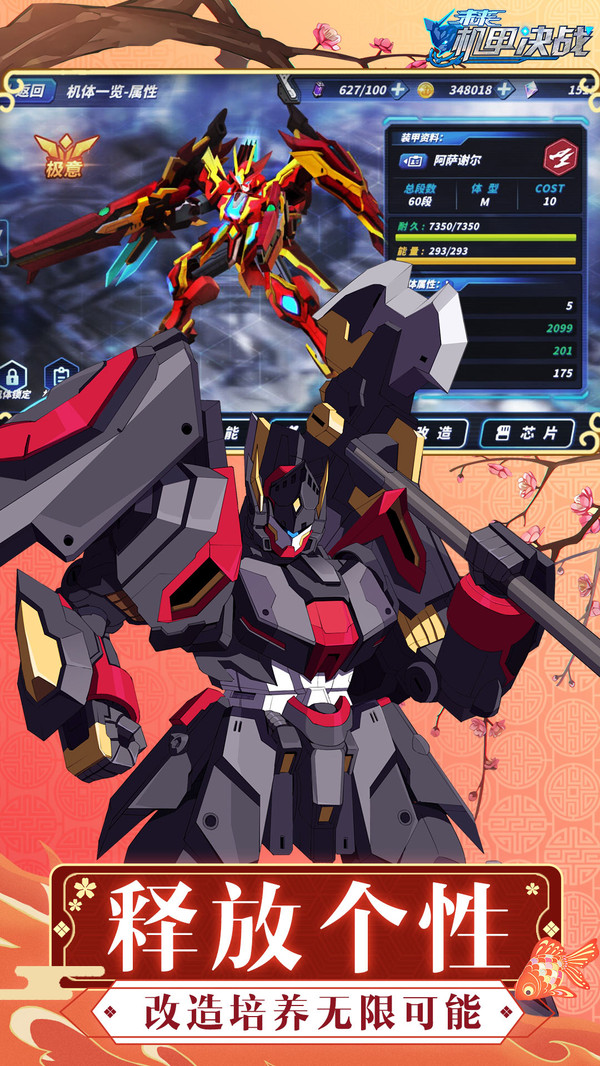Go back with the 返回 button
Screen dimensions: 600x1066
coord(29,91)
